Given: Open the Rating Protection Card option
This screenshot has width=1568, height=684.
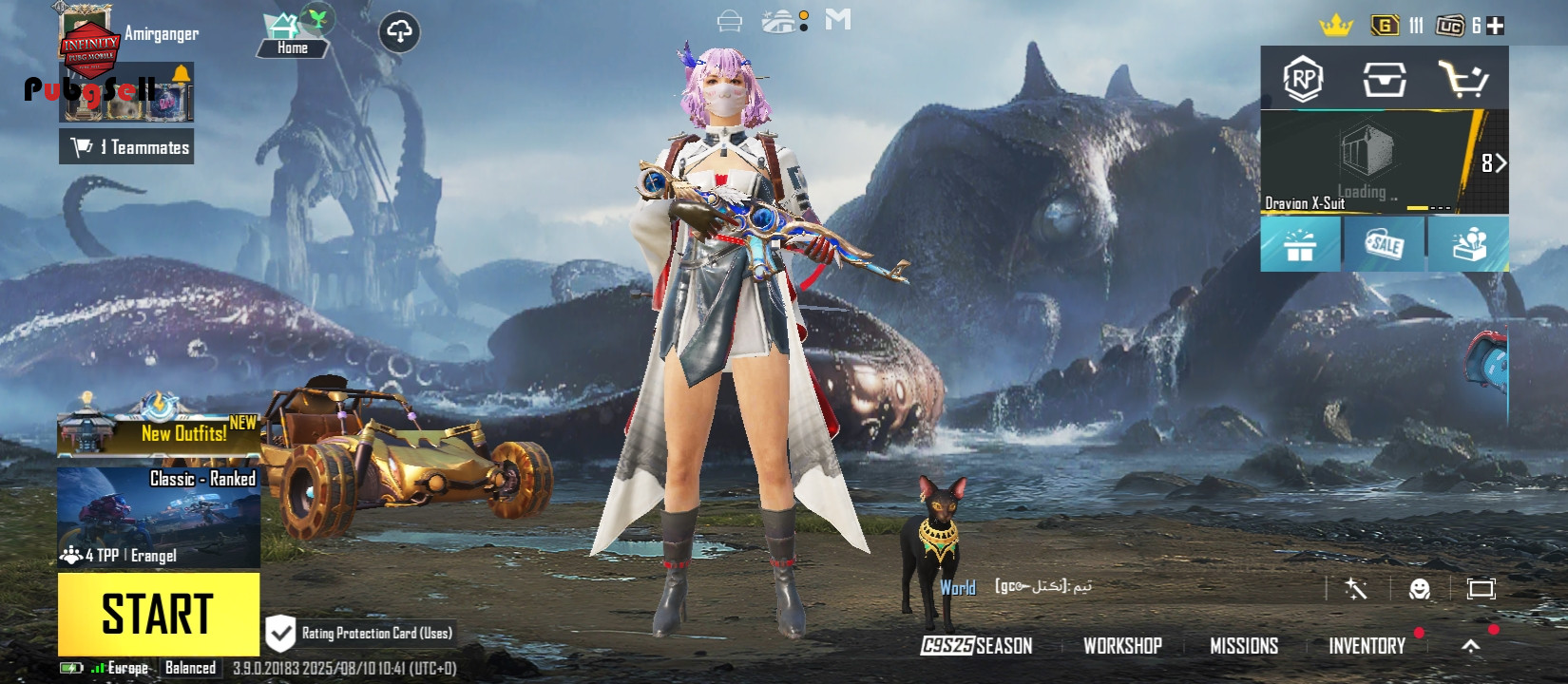Looking at the screenshot, I should [x=359, y=633].
